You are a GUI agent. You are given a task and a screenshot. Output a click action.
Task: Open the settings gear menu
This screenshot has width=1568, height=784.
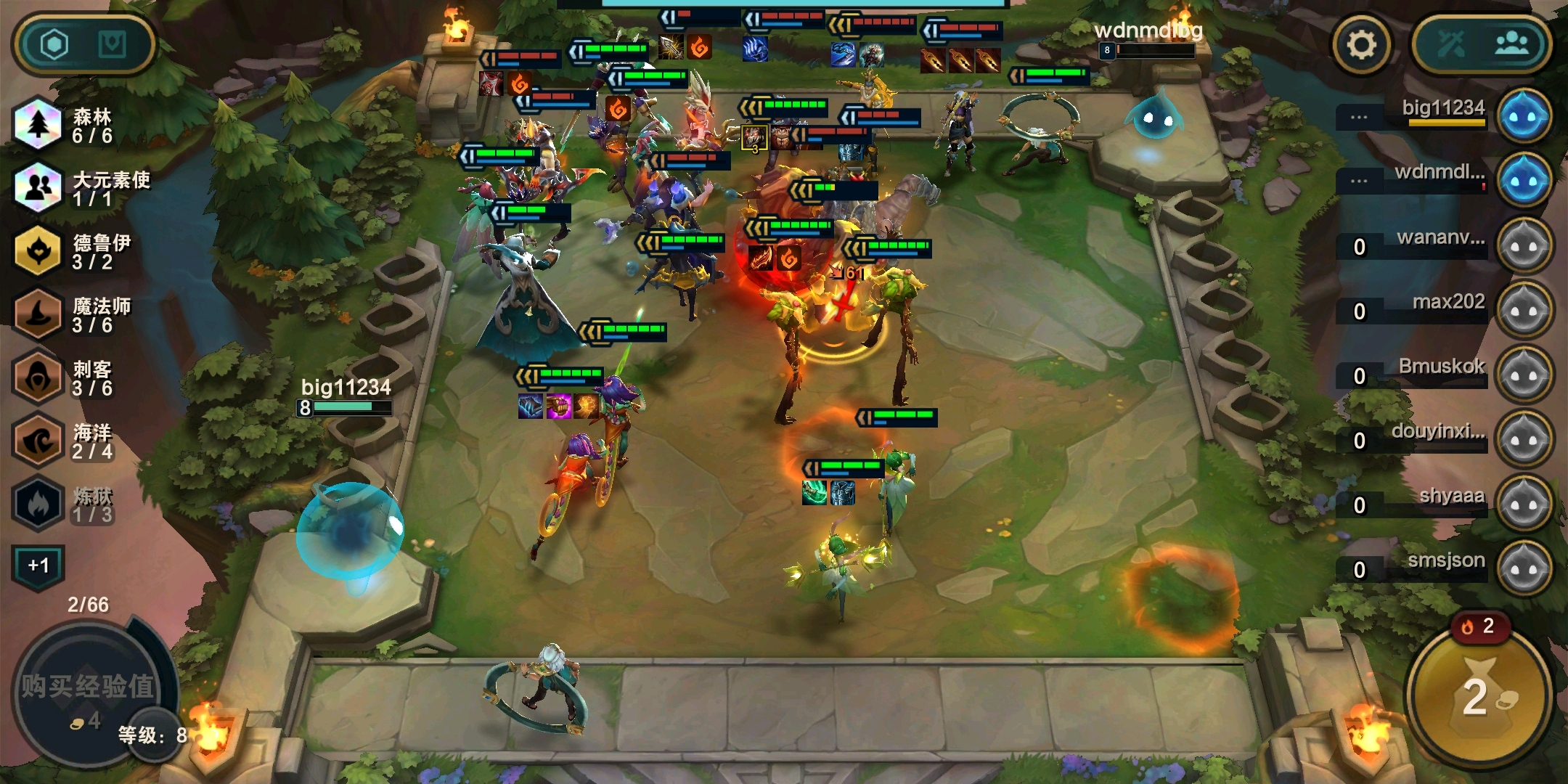click(x=1362, y=45)
